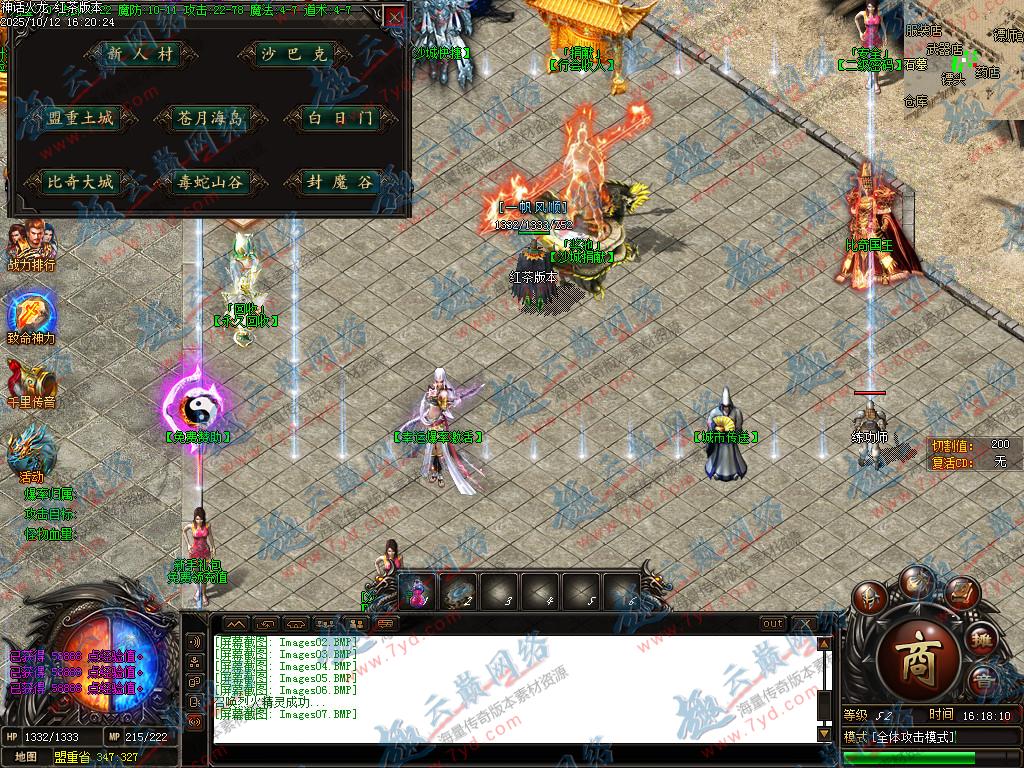The height and width of the screenshot is (768, 1024).
Task: Teleport to 新人村 from the city list
Action: click(x=141, y=55)
